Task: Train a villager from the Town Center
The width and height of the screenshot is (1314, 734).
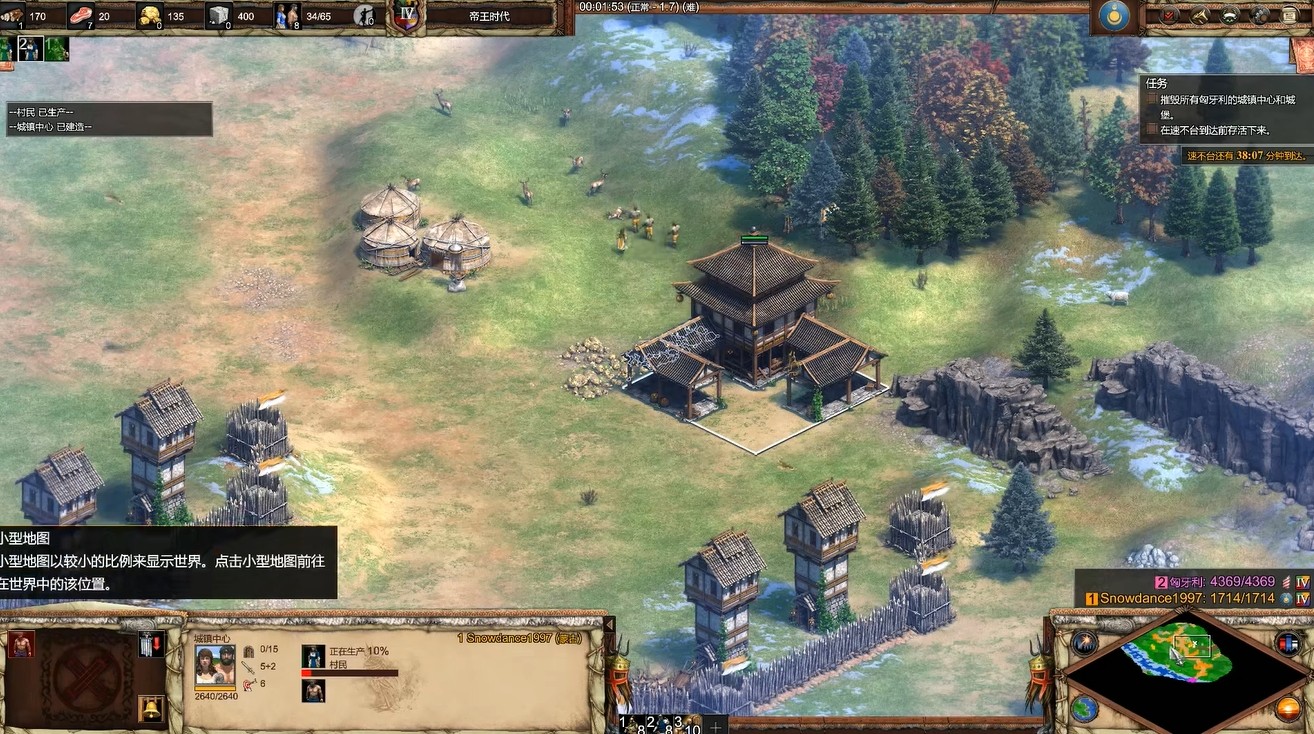Action: [x=22, y=644]
